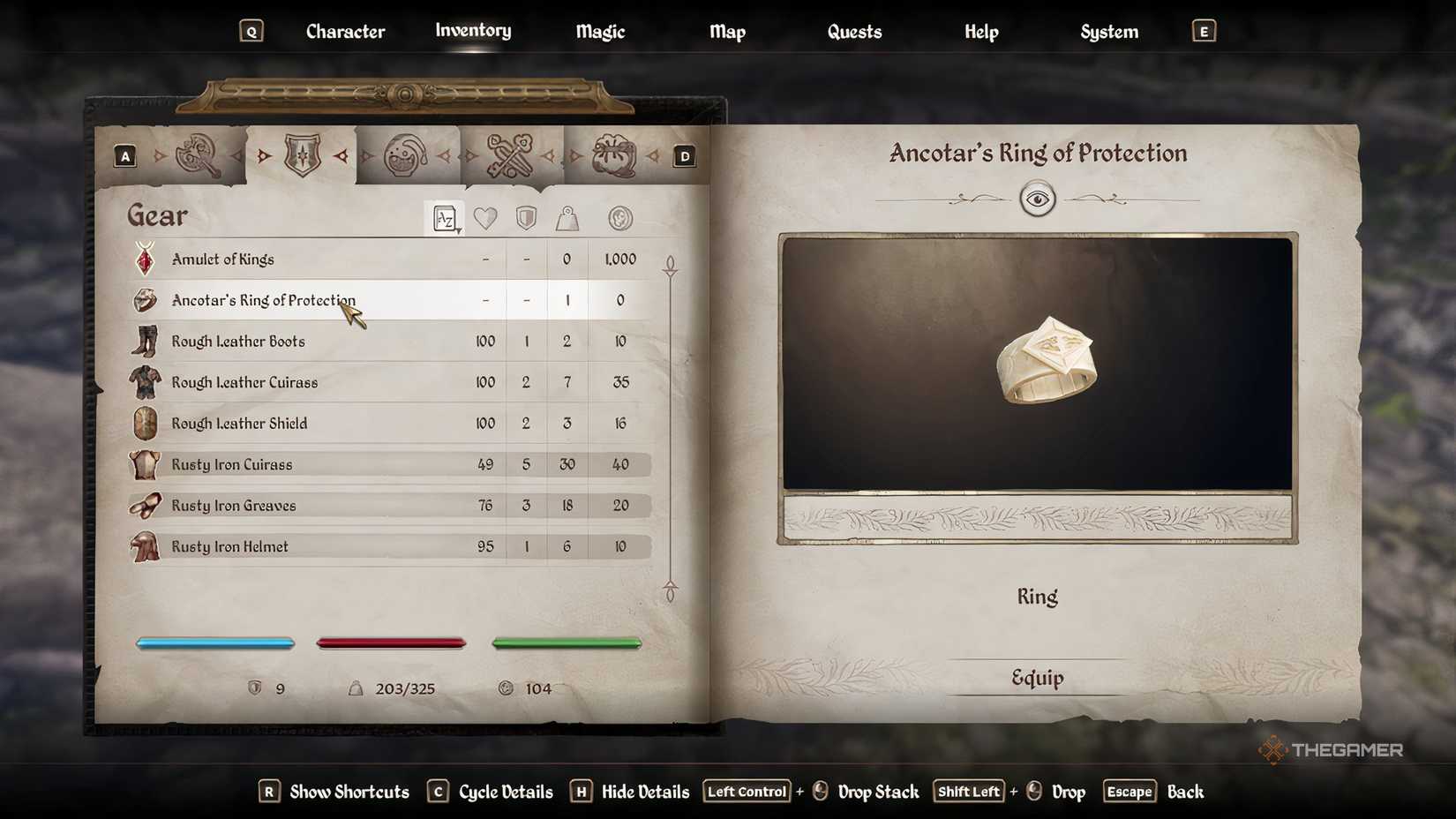
Task: Equip Ancotar's Ring of Protection
Action: [x=1037, y=677]
